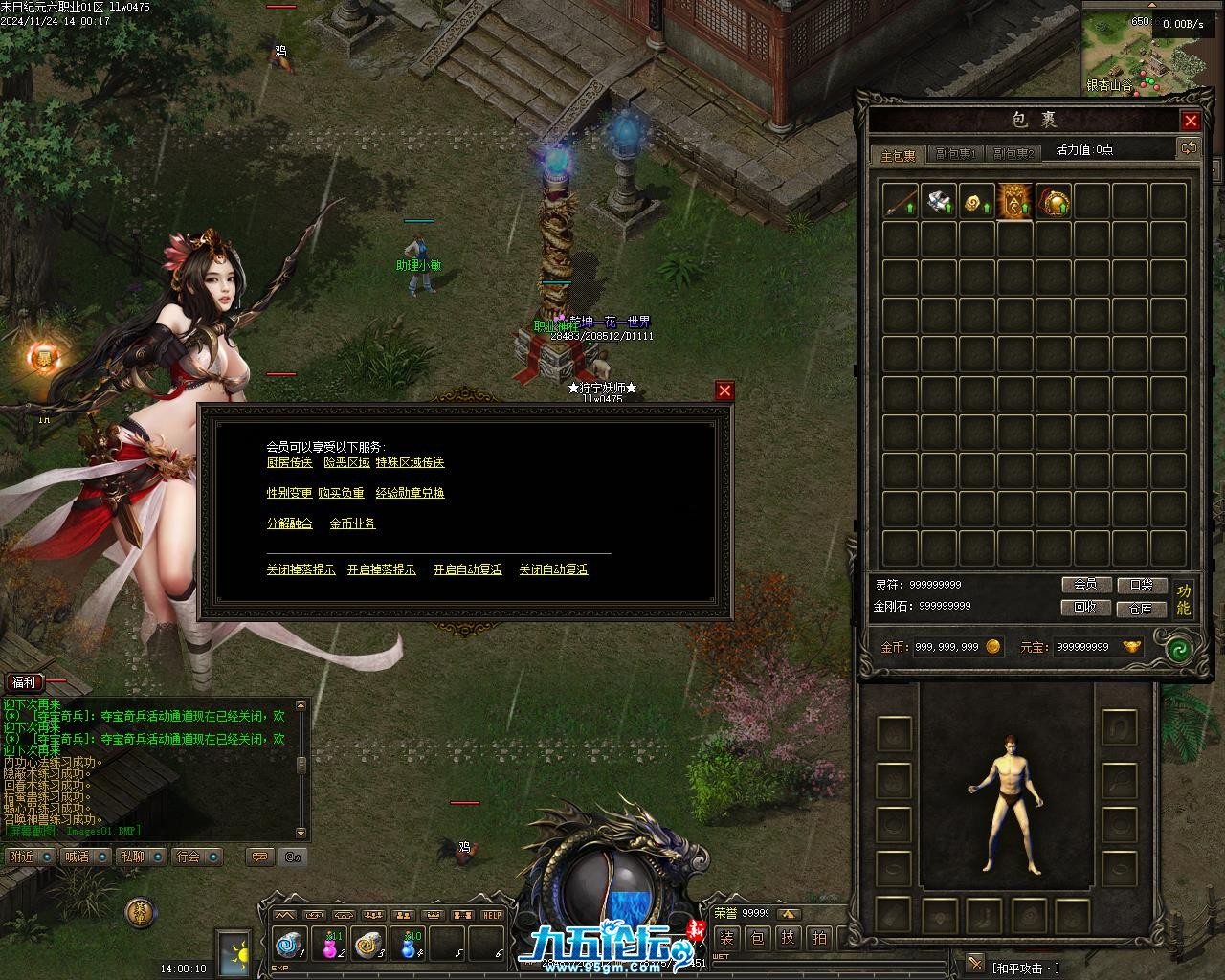Click the 回收 recycle button

(x=1085, y=608)
